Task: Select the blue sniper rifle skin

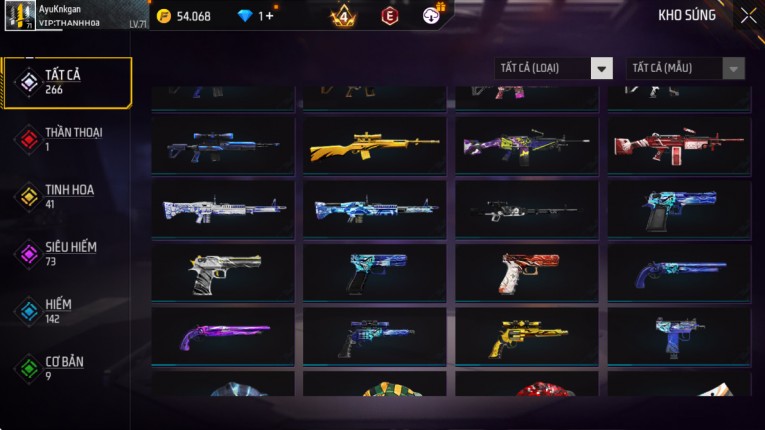Action: point(223,146)
